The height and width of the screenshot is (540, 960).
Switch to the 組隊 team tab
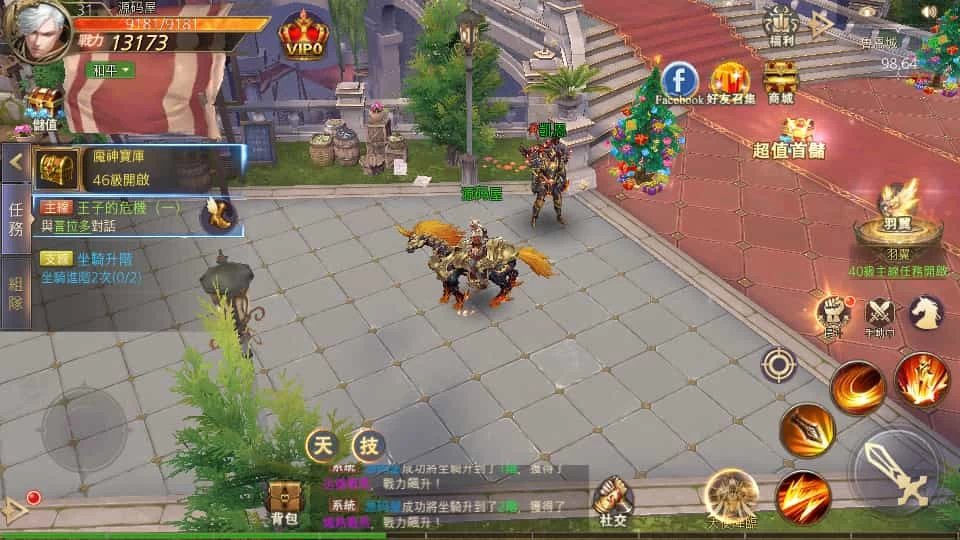click(x=15, y=291)
